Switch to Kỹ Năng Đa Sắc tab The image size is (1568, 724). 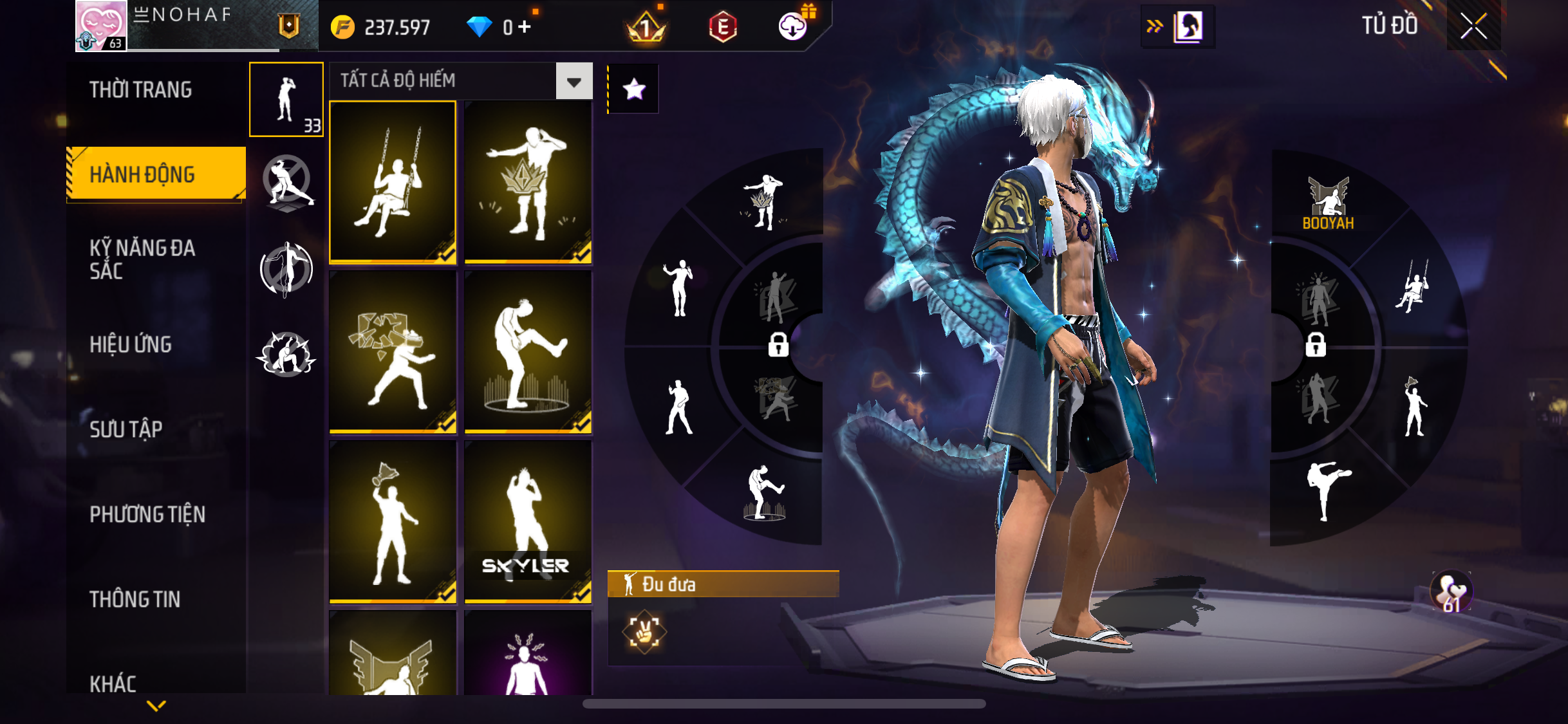click(142, 259)
